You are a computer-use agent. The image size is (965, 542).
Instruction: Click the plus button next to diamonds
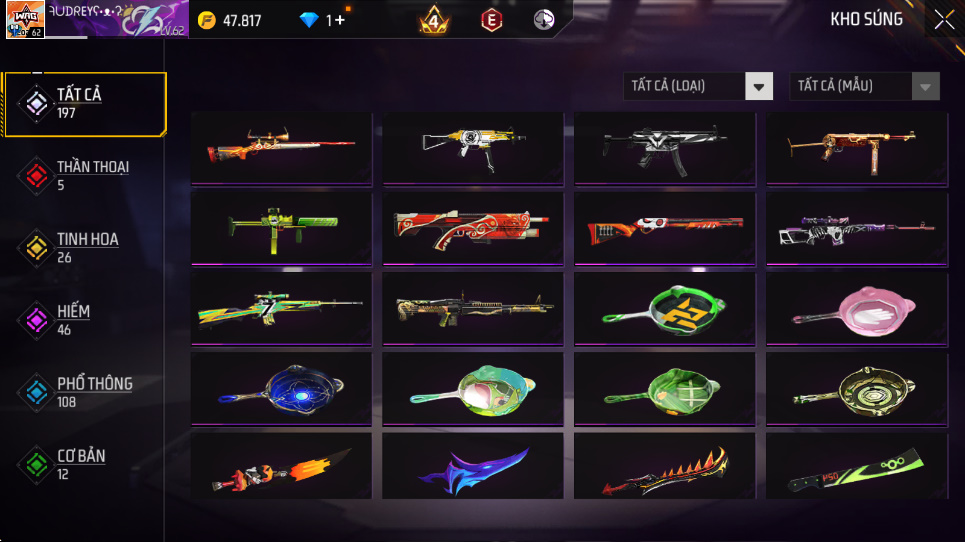pyautogui.click(x=340, y=20)
